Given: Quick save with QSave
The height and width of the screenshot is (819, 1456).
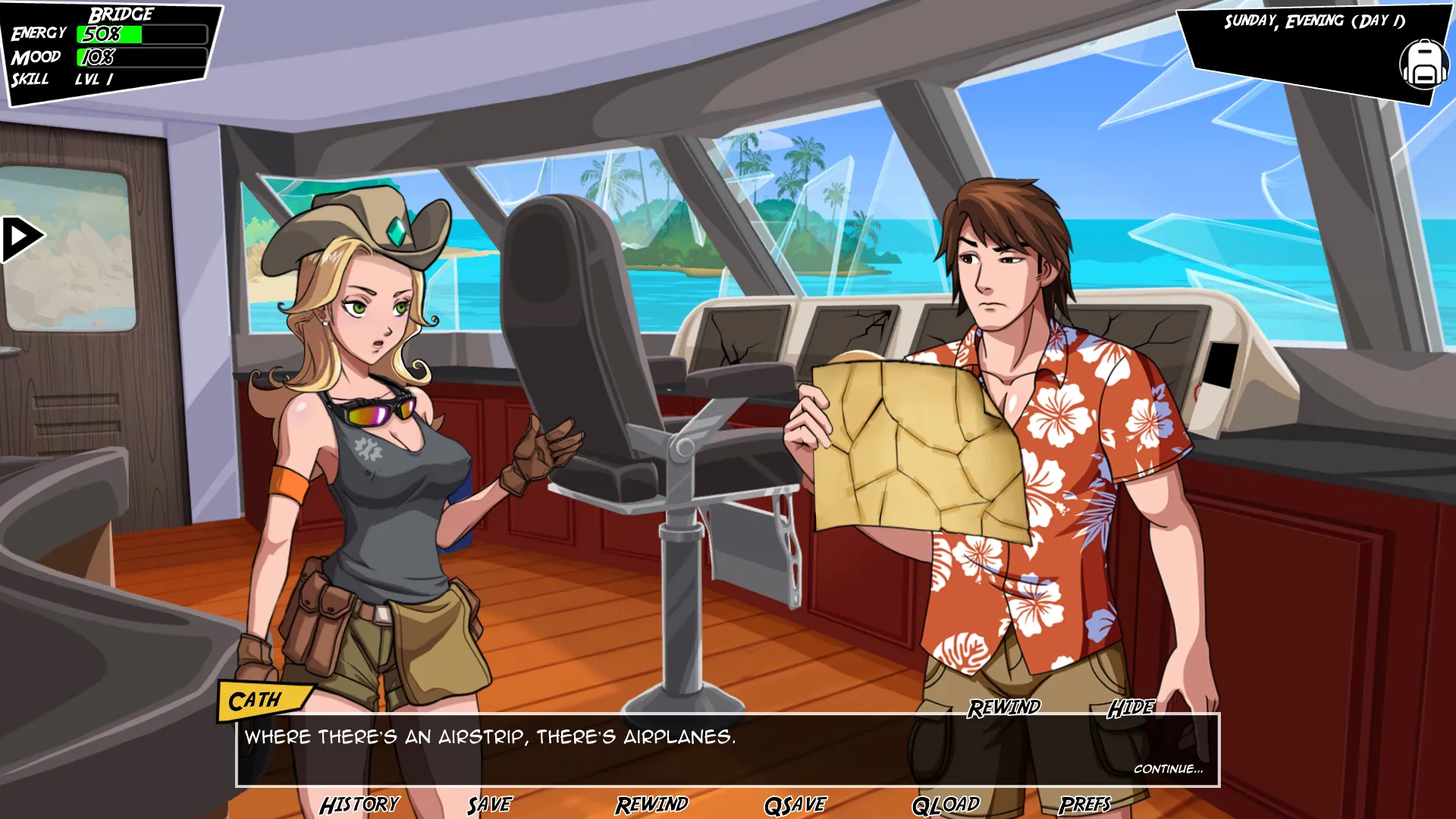Looking at the screenshot, I should coord(795,805).
